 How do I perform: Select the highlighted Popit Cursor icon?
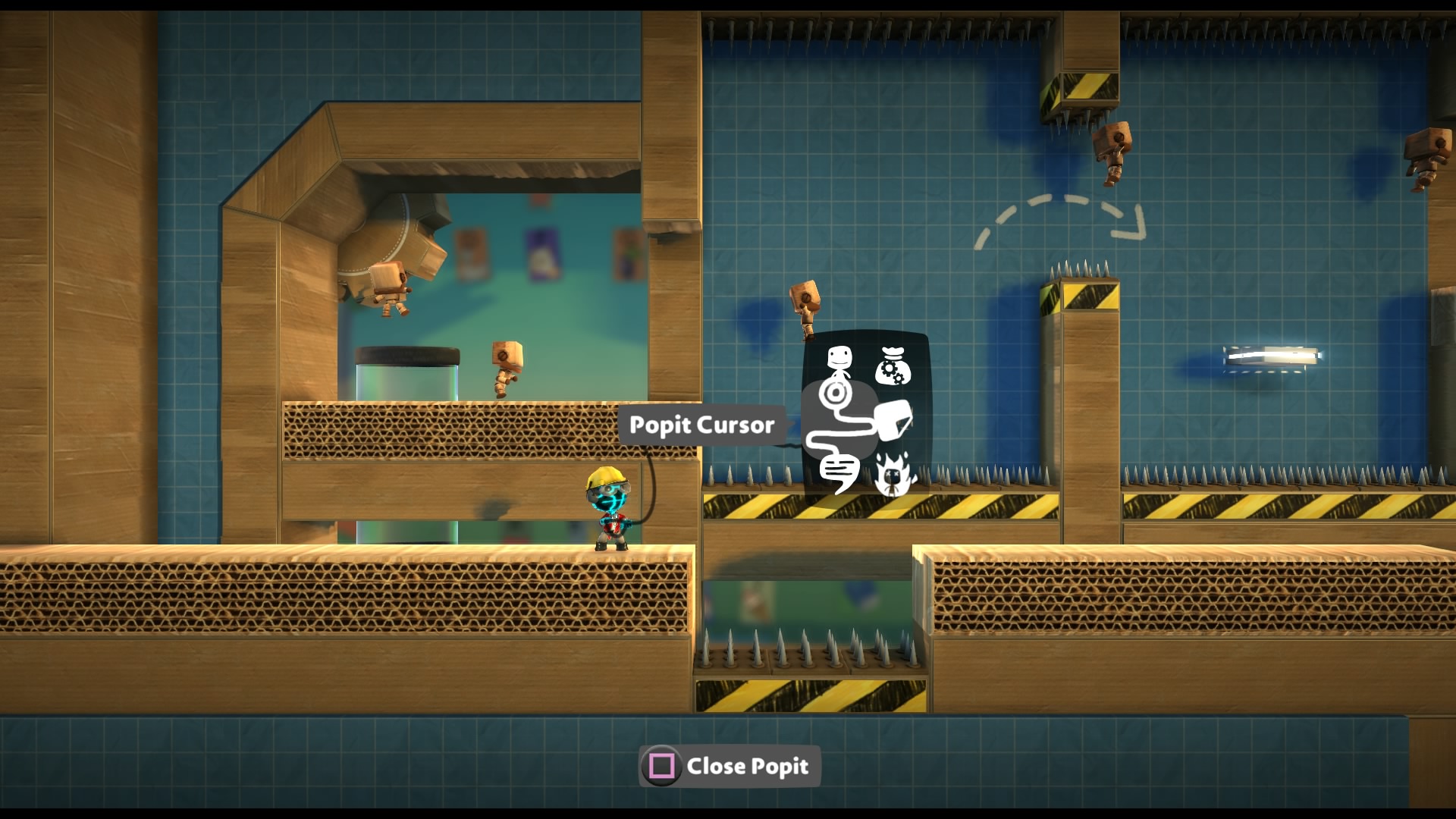(836, 394)
